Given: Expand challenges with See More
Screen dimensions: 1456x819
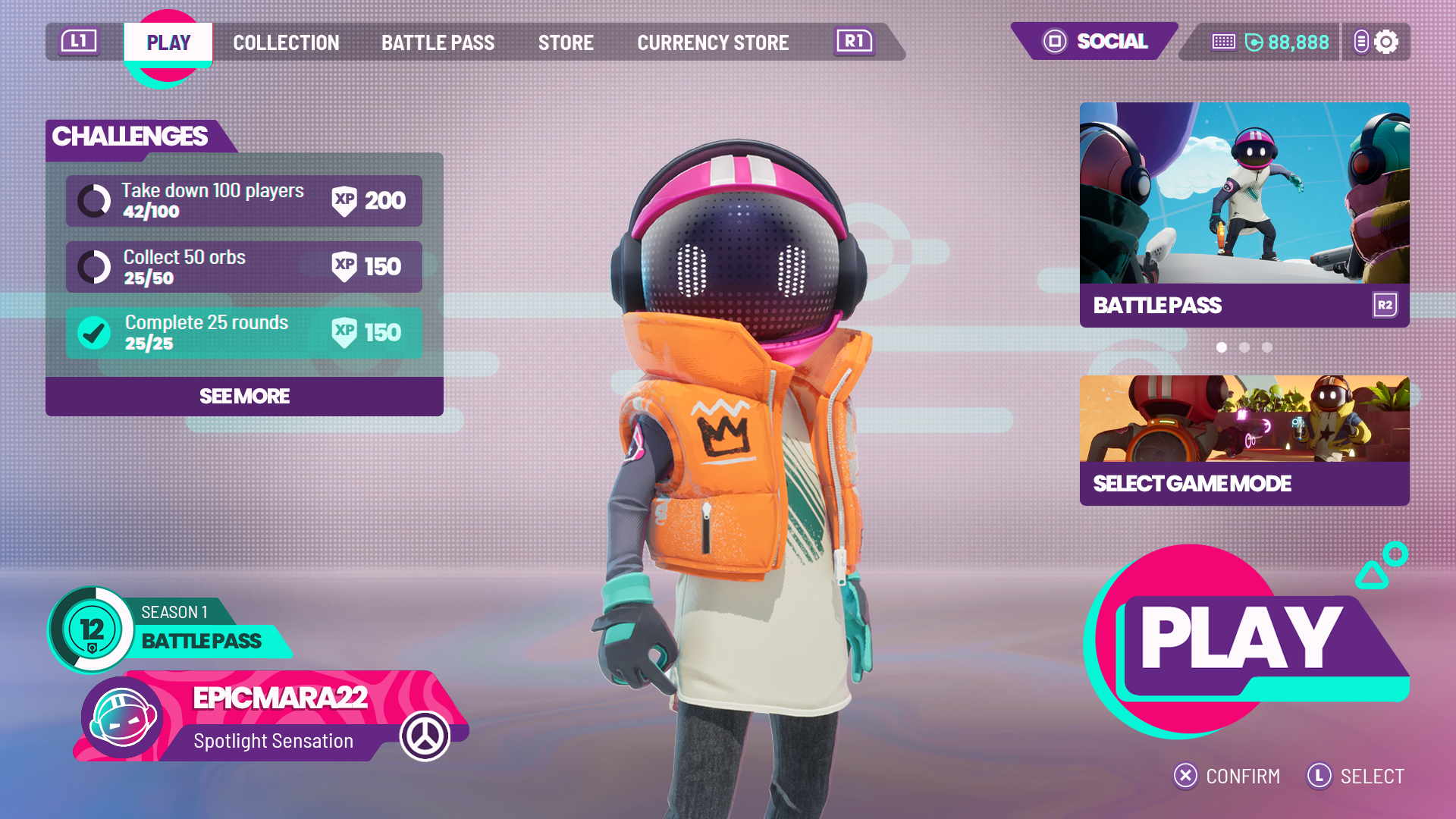Looking at the screenshot, I should tap(244, 396).
